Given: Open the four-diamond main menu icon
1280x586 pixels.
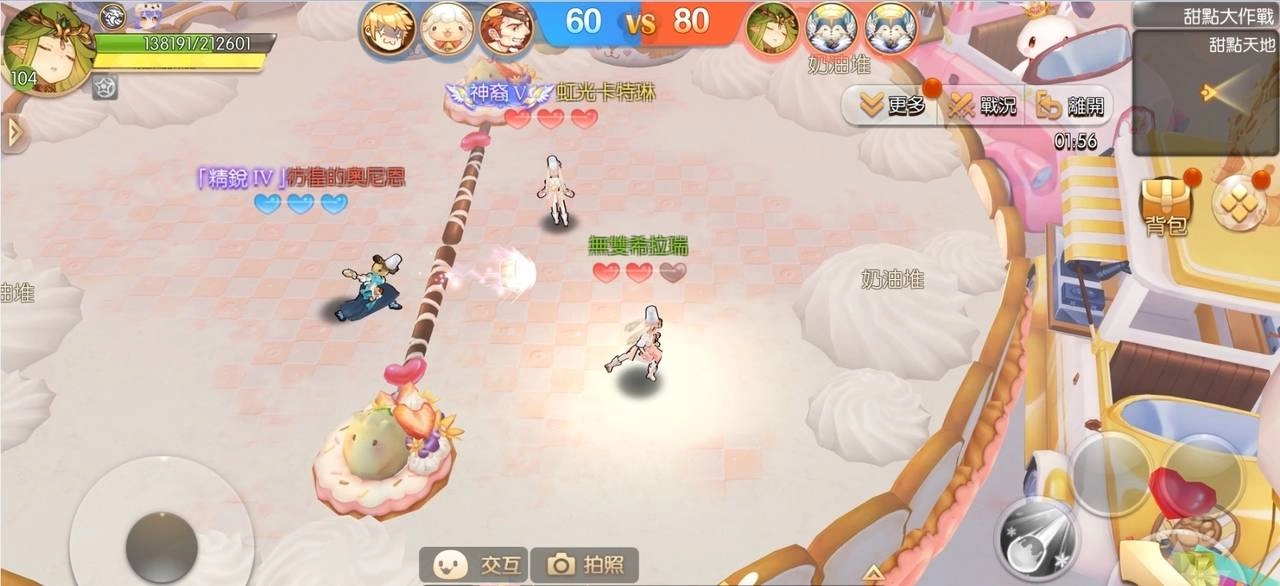Looking at the screenshot, I should pos(1238,201).
